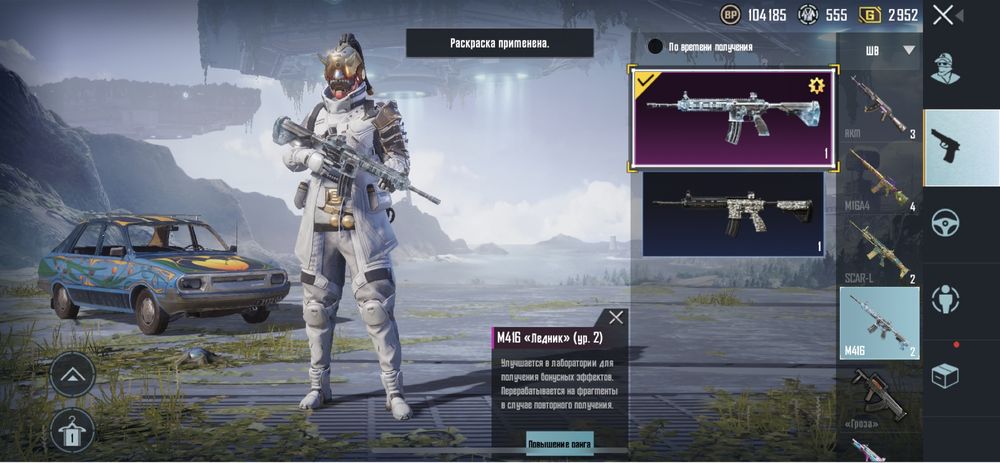The width and height of the screenshot is (1000, 463).
Task: Close the inventory with the top-right X
Action: click(943, 15)
